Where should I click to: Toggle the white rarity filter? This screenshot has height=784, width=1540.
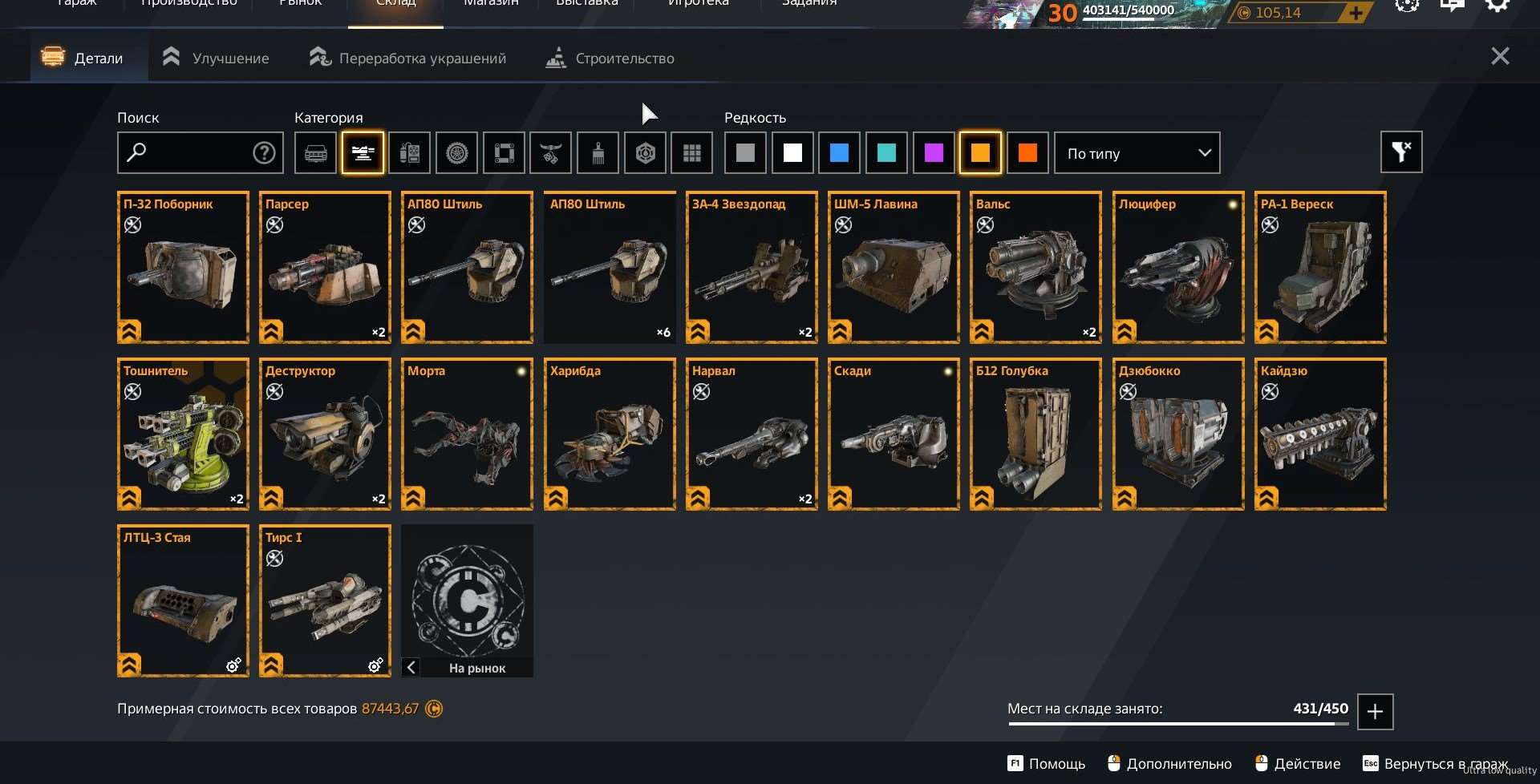click(792, 152)
